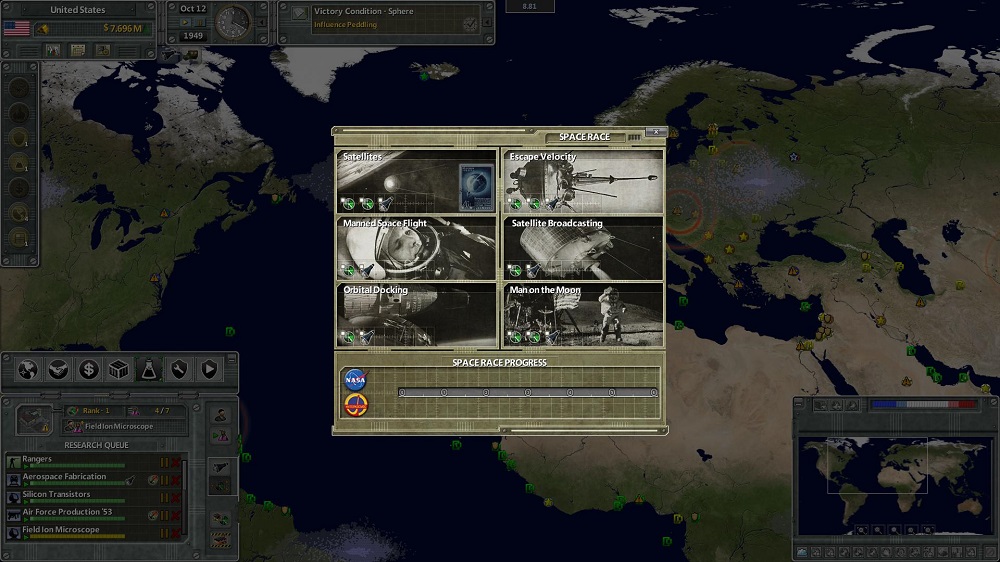Choose the Escape Velocity project tile
This screenshot has width=1000, height=562.
tap(583, 181)
